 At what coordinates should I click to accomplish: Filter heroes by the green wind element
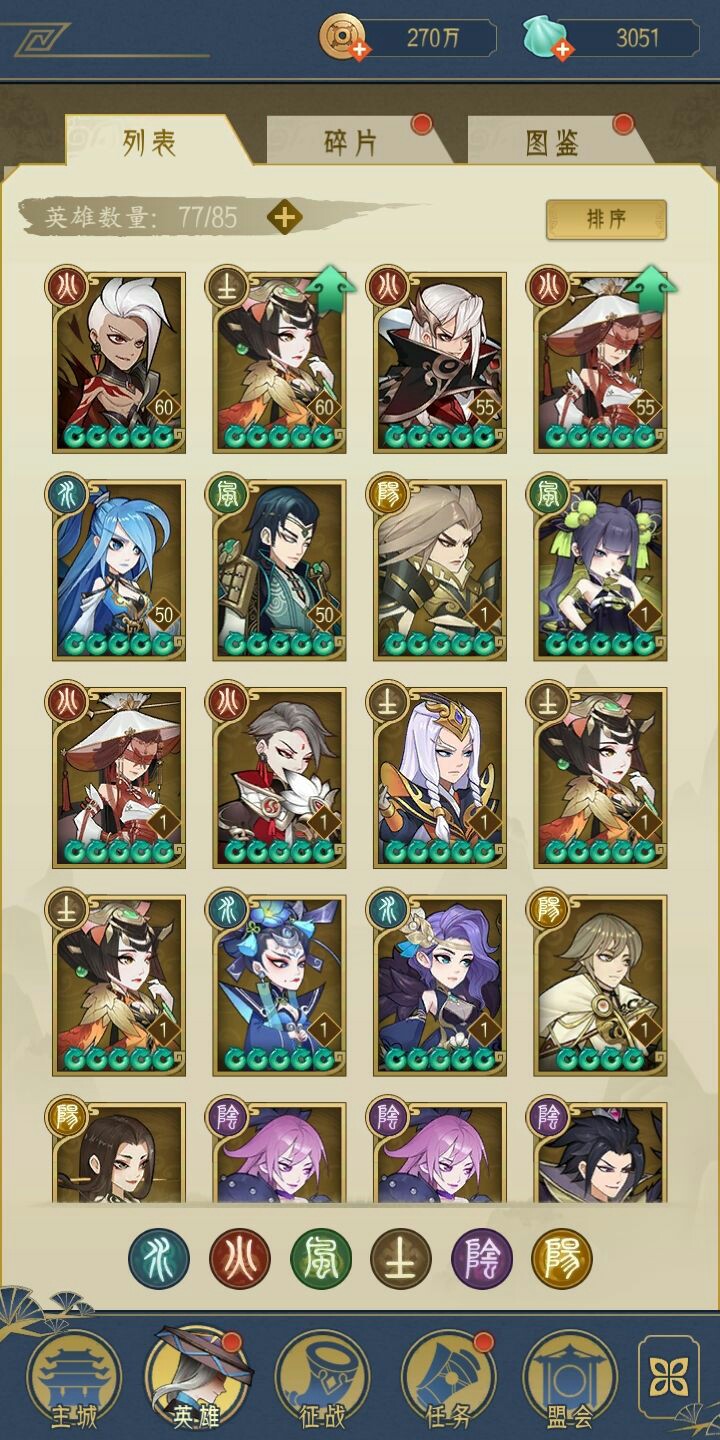(320, 1258)
